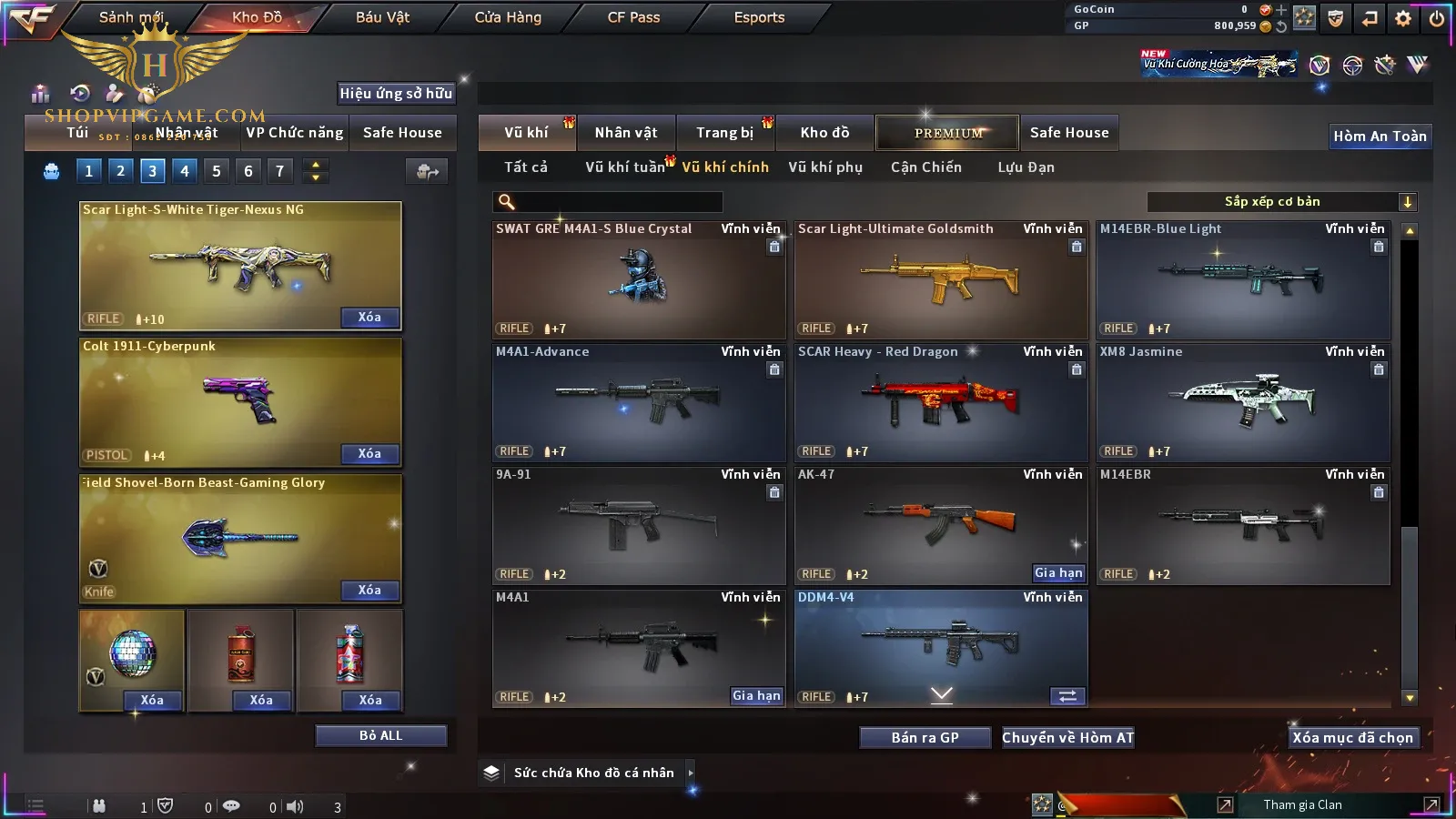Image resolution: width=1456 pixels, height=819 pixels.
Task: Sell the item with Bán ra GP
Action: click(925, 738)
